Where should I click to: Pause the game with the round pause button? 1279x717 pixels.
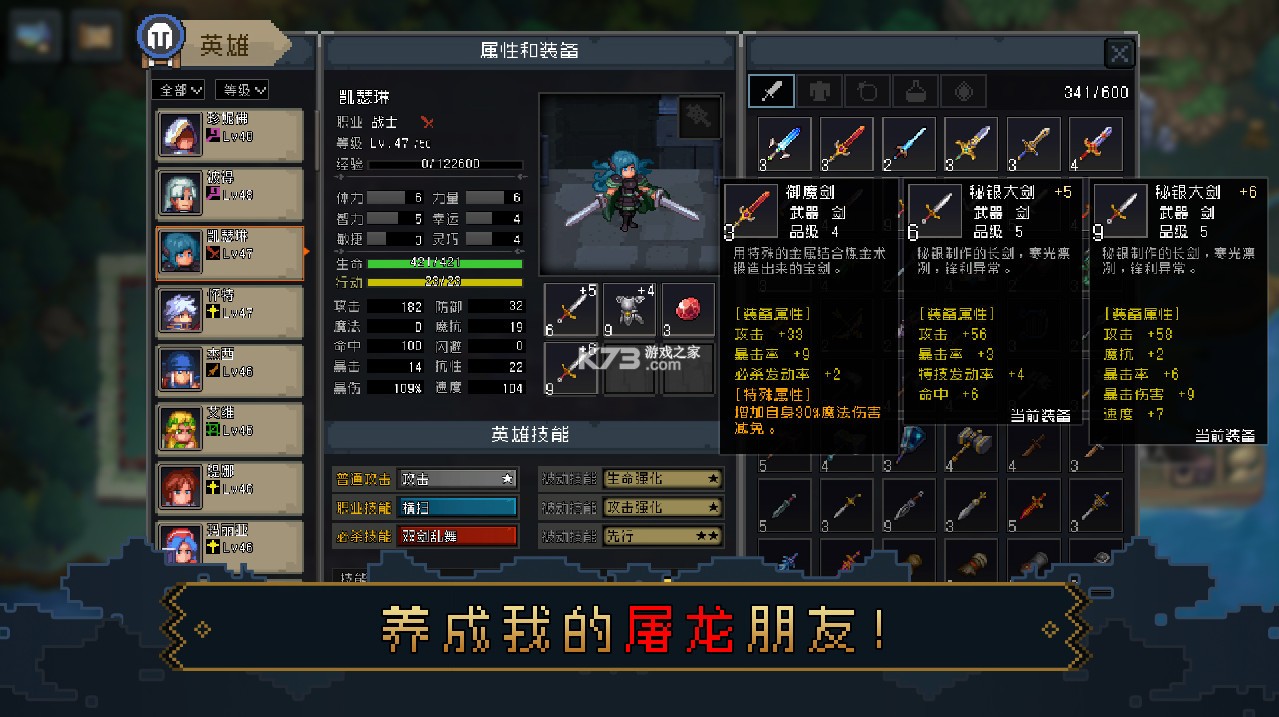pyautogui.click(x=158, y=38)
